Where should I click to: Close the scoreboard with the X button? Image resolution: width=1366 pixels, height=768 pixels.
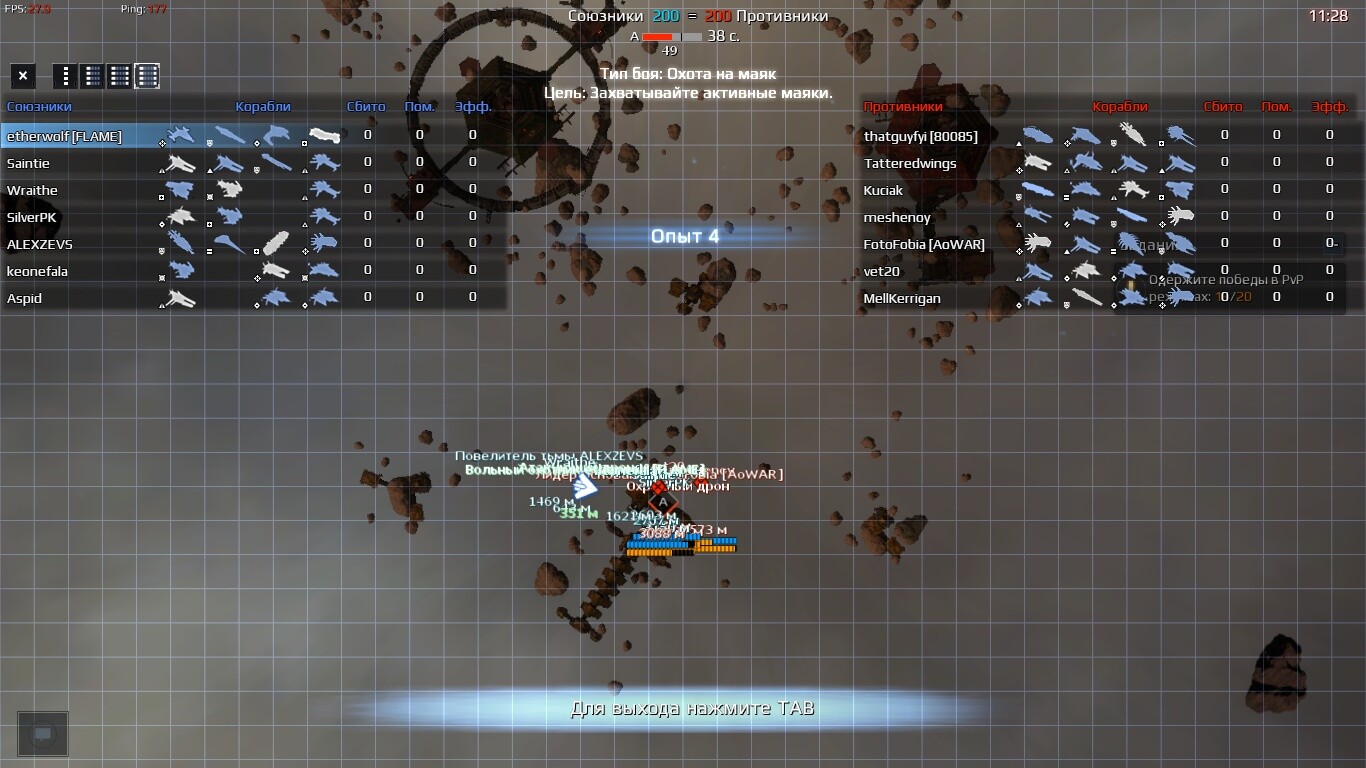click(23, 76)
